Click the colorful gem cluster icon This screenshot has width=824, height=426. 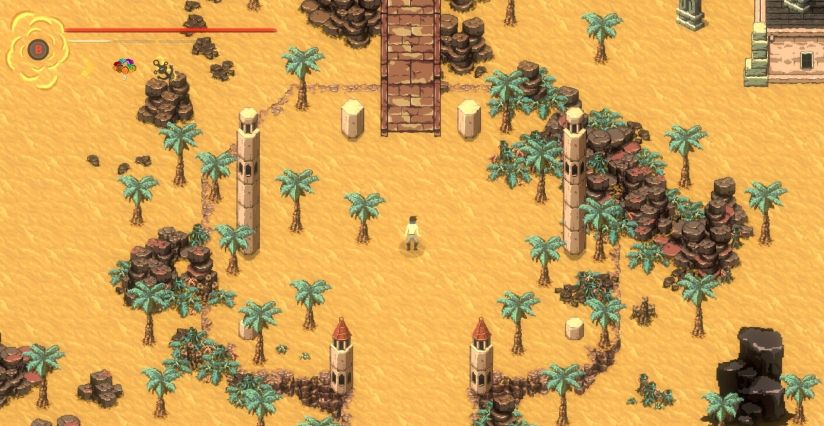pos(124,68)
